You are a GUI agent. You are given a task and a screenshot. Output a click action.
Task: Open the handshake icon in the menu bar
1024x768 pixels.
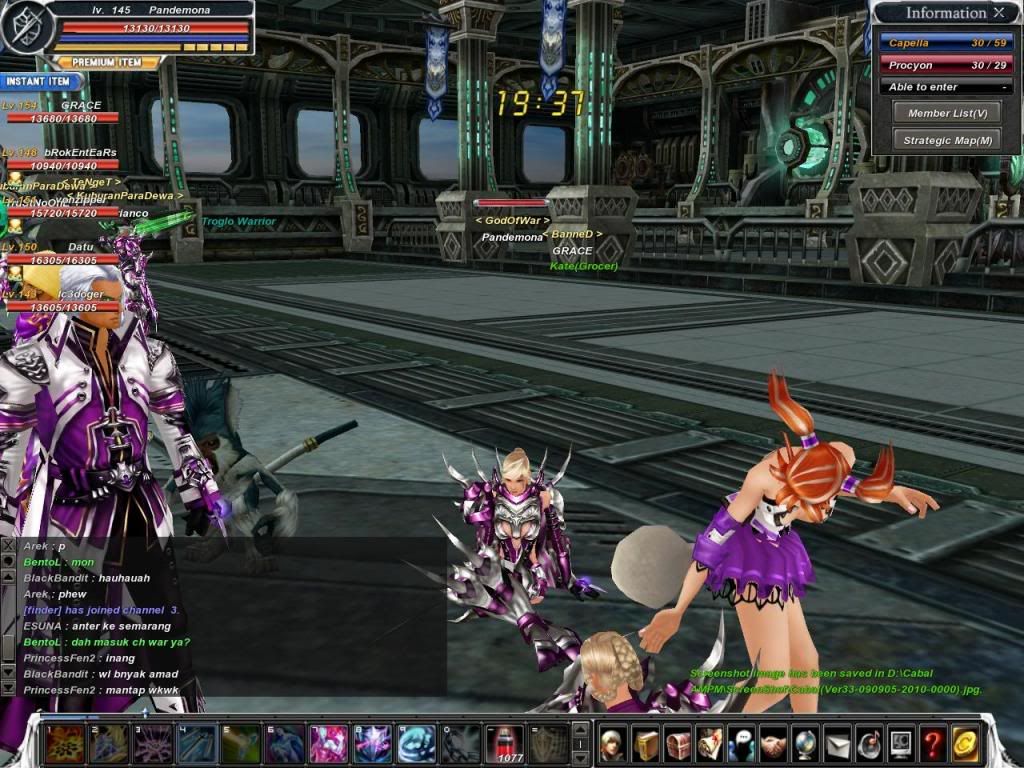(774, 744)
